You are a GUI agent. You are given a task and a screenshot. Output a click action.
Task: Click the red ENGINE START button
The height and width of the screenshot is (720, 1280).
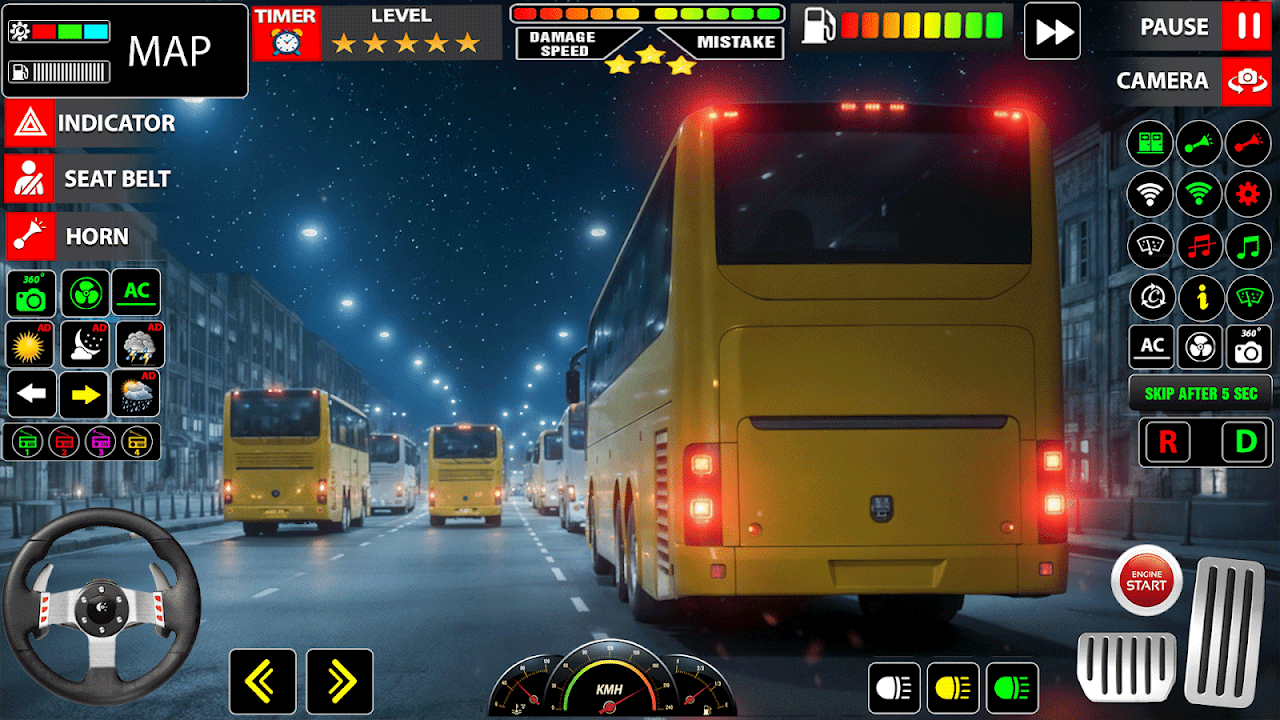(x=1146, y=580)
